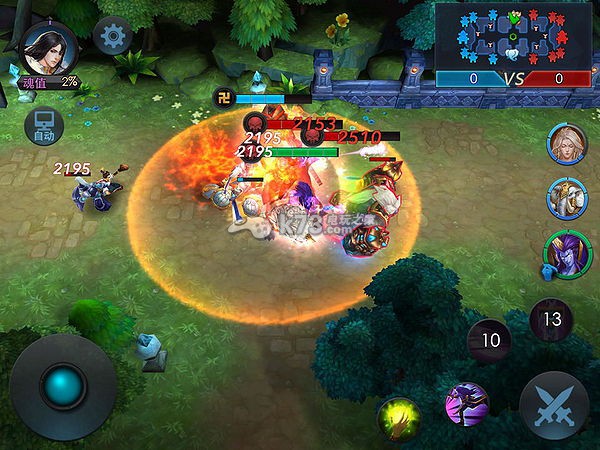Tap the crossed swords attack button

pyautogui.click(x=553, y=405)
